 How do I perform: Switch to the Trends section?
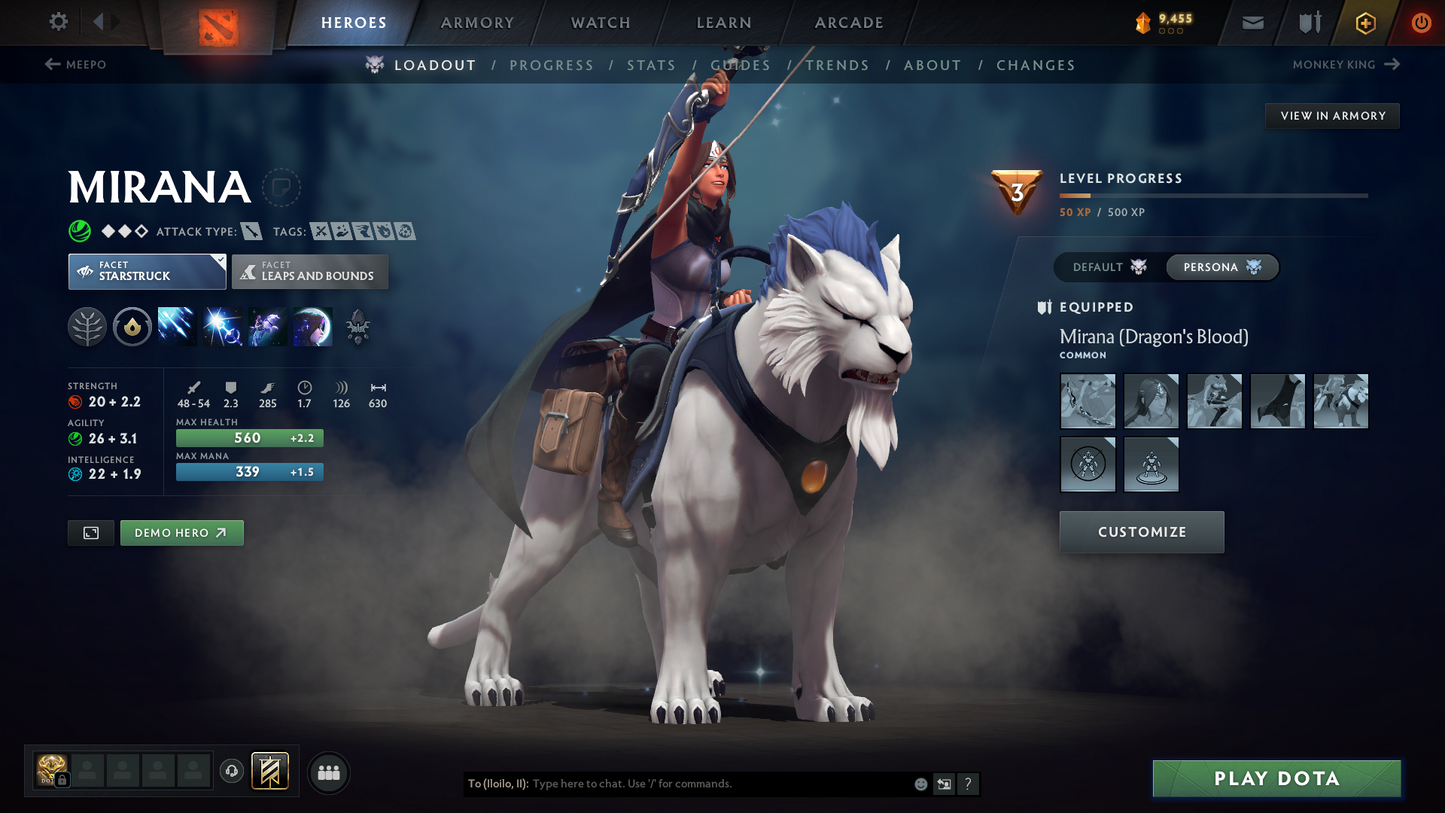pos(837,65)
